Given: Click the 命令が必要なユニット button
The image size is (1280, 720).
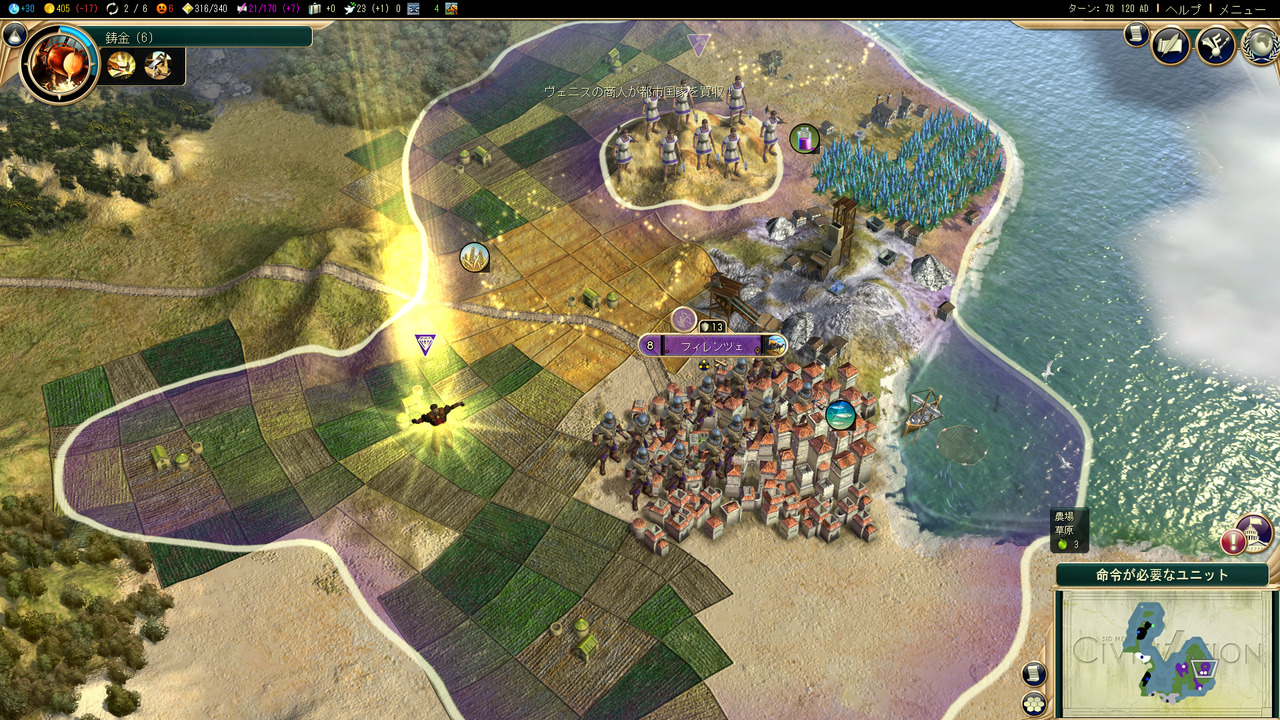Looking at the screenshot, I should (x=1162, y=575).
